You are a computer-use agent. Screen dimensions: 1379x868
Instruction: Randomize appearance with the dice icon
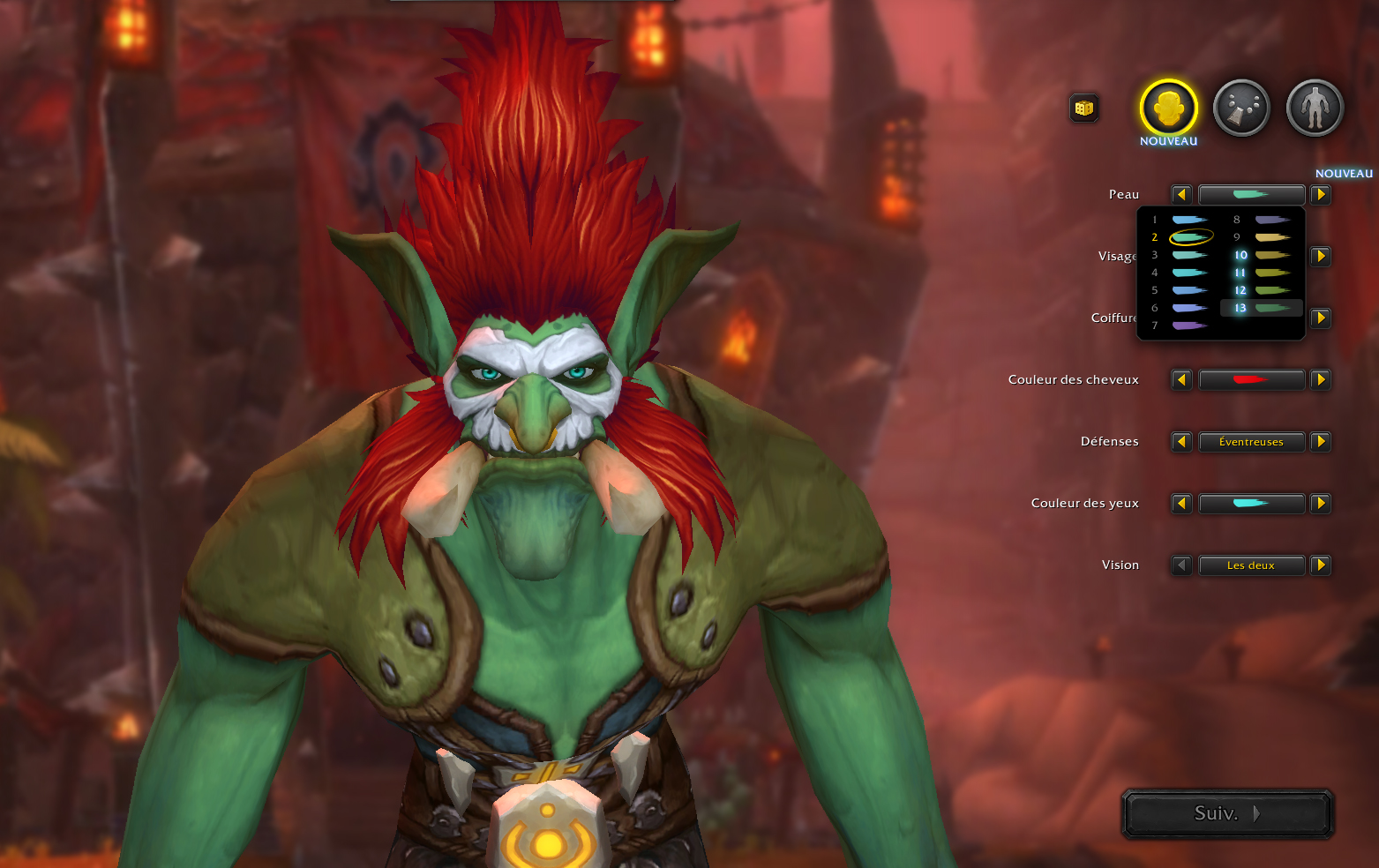[1084, 108]
